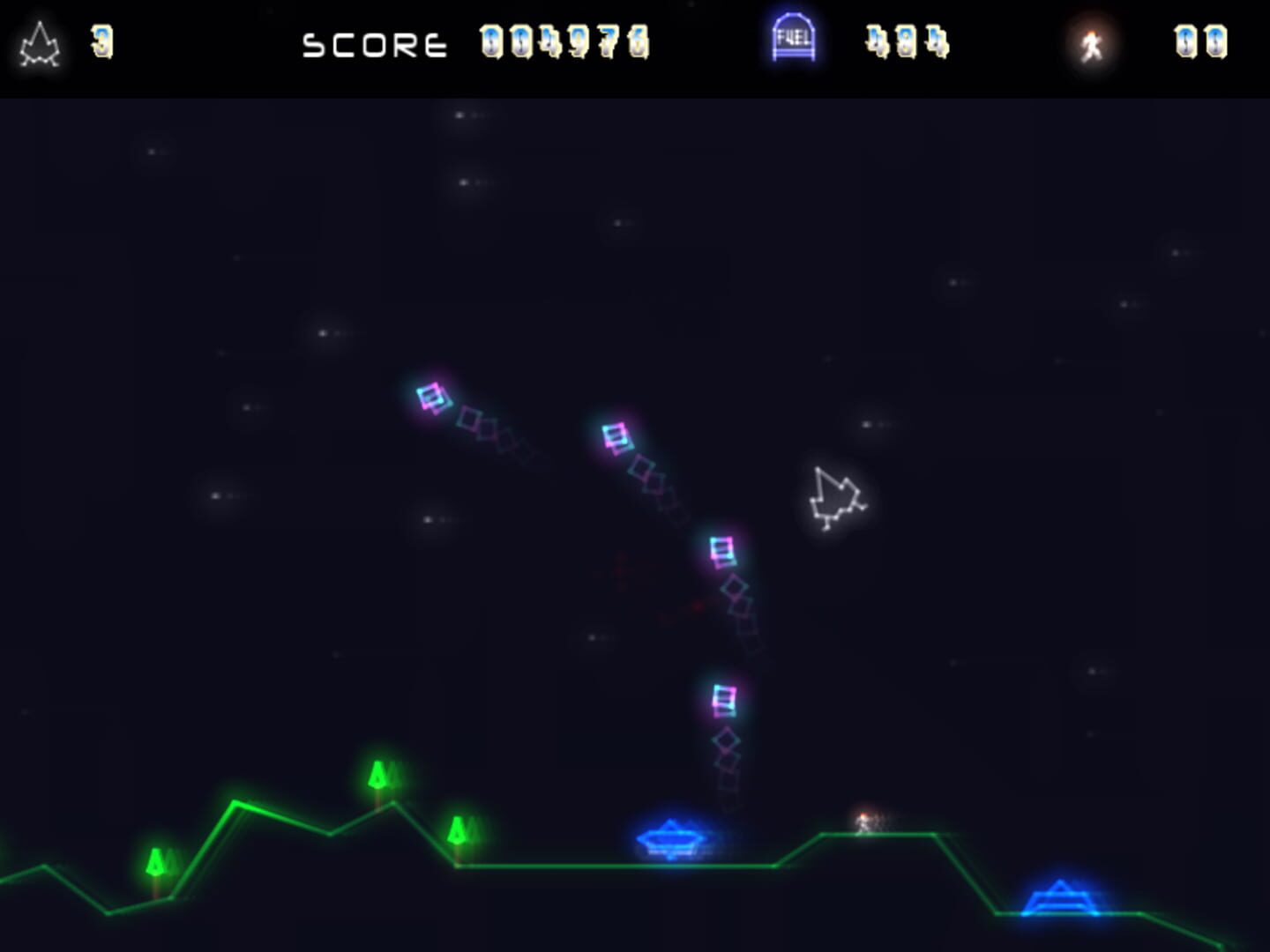Click the spaceship lives icon in the HUD
This screenshot has width=1270, height=952.
39,41
